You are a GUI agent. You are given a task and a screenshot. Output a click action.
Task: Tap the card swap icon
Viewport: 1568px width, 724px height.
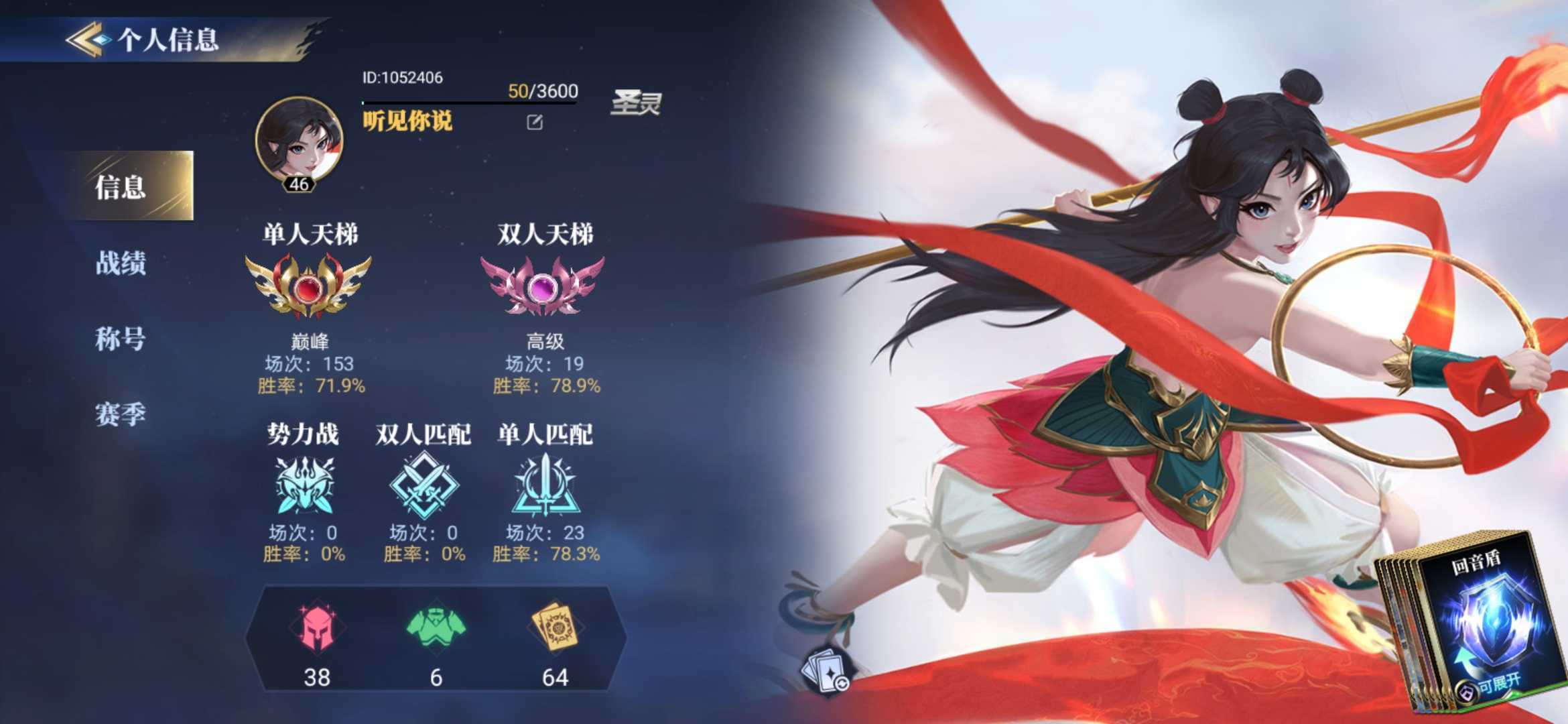[828, 670]
